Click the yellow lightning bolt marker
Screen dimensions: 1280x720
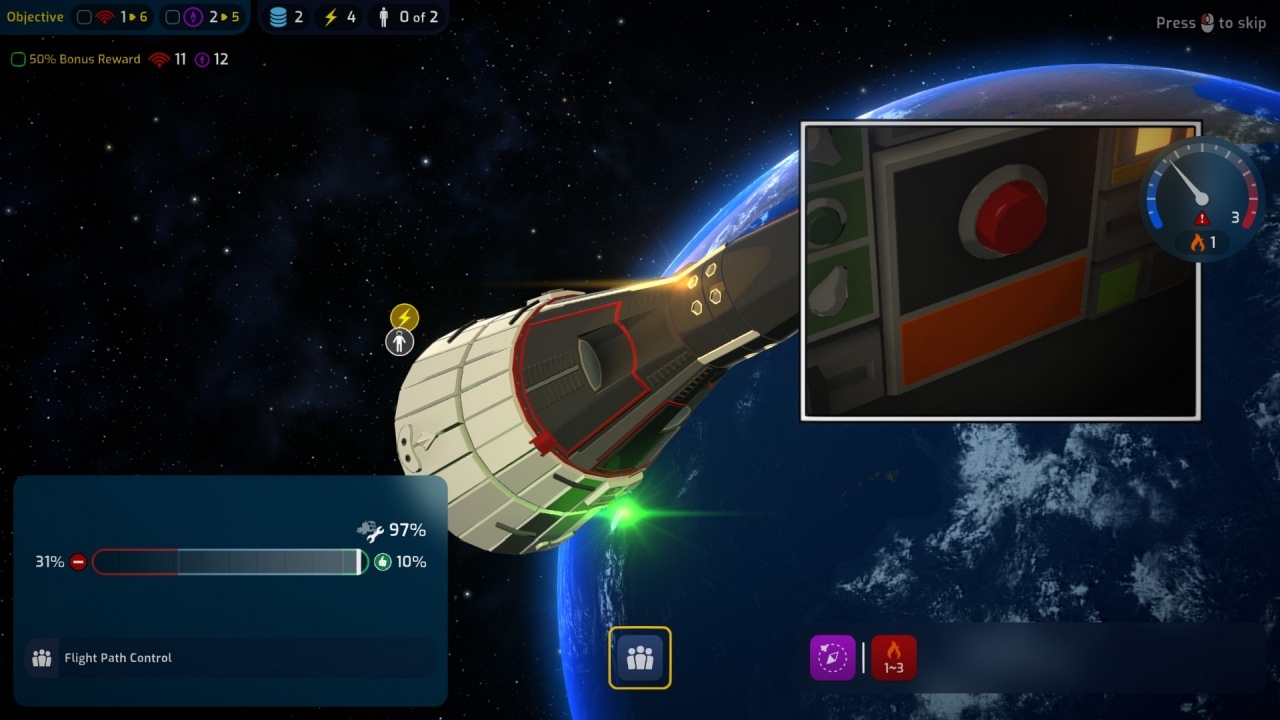(x=404, y=318)
